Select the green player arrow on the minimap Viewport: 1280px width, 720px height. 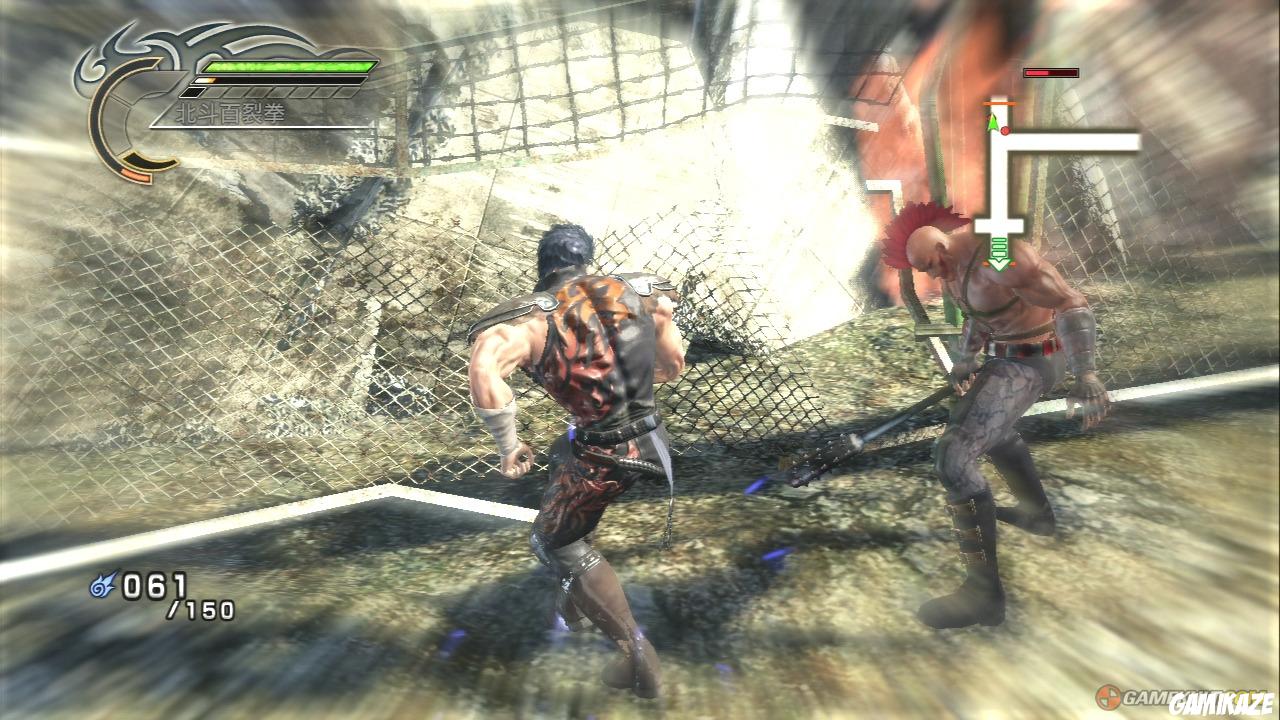pos(993,121)
